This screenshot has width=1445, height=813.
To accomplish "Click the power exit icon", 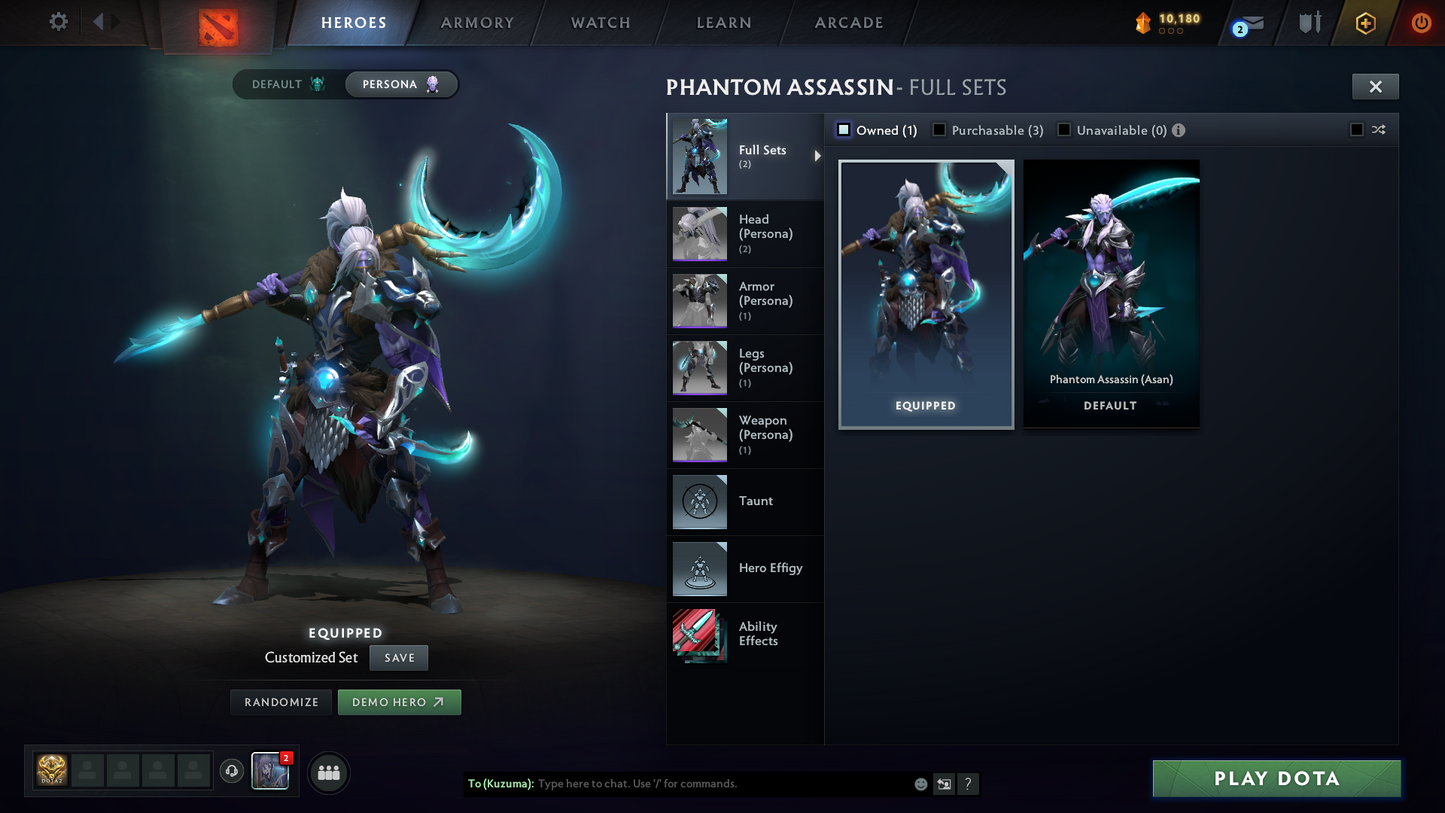I will (x=1420, y=21).
